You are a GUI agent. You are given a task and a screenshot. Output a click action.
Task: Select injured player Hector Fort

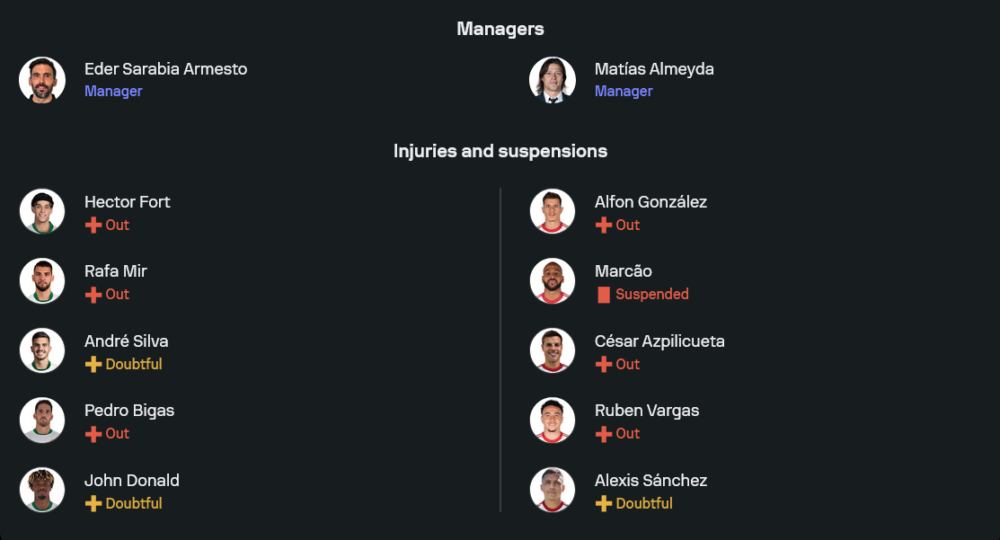click(x=127, y=202)
